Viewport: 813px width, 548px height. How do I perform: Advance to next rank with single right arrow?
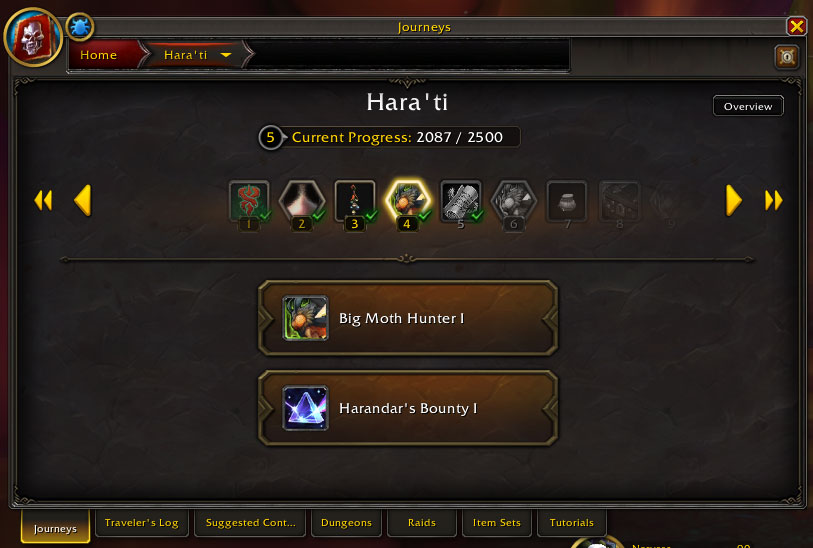pos(734,201)
